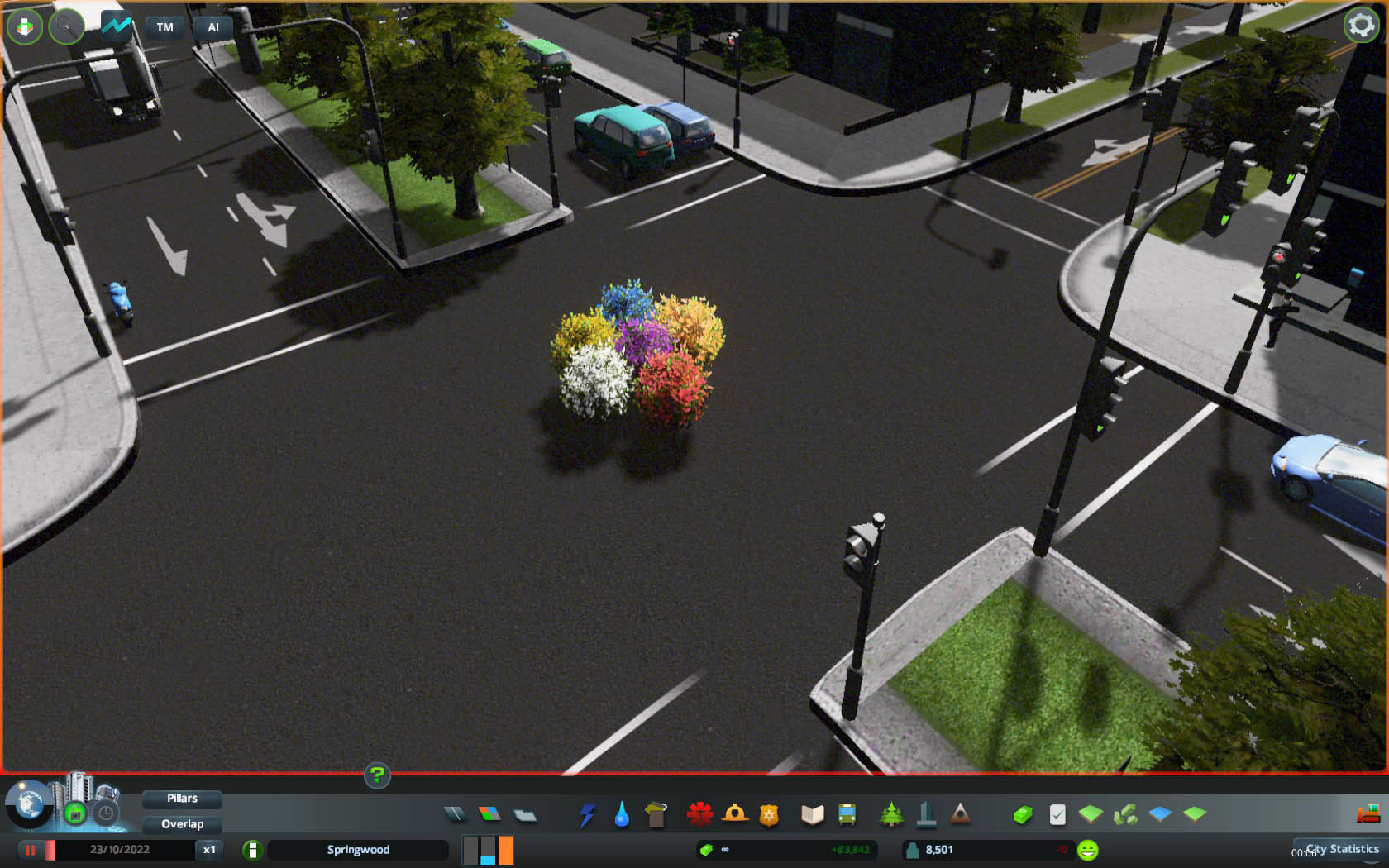Open the Springwood city info panel
The height and width of the screenshot is (868, 1389).
[358, 850]
